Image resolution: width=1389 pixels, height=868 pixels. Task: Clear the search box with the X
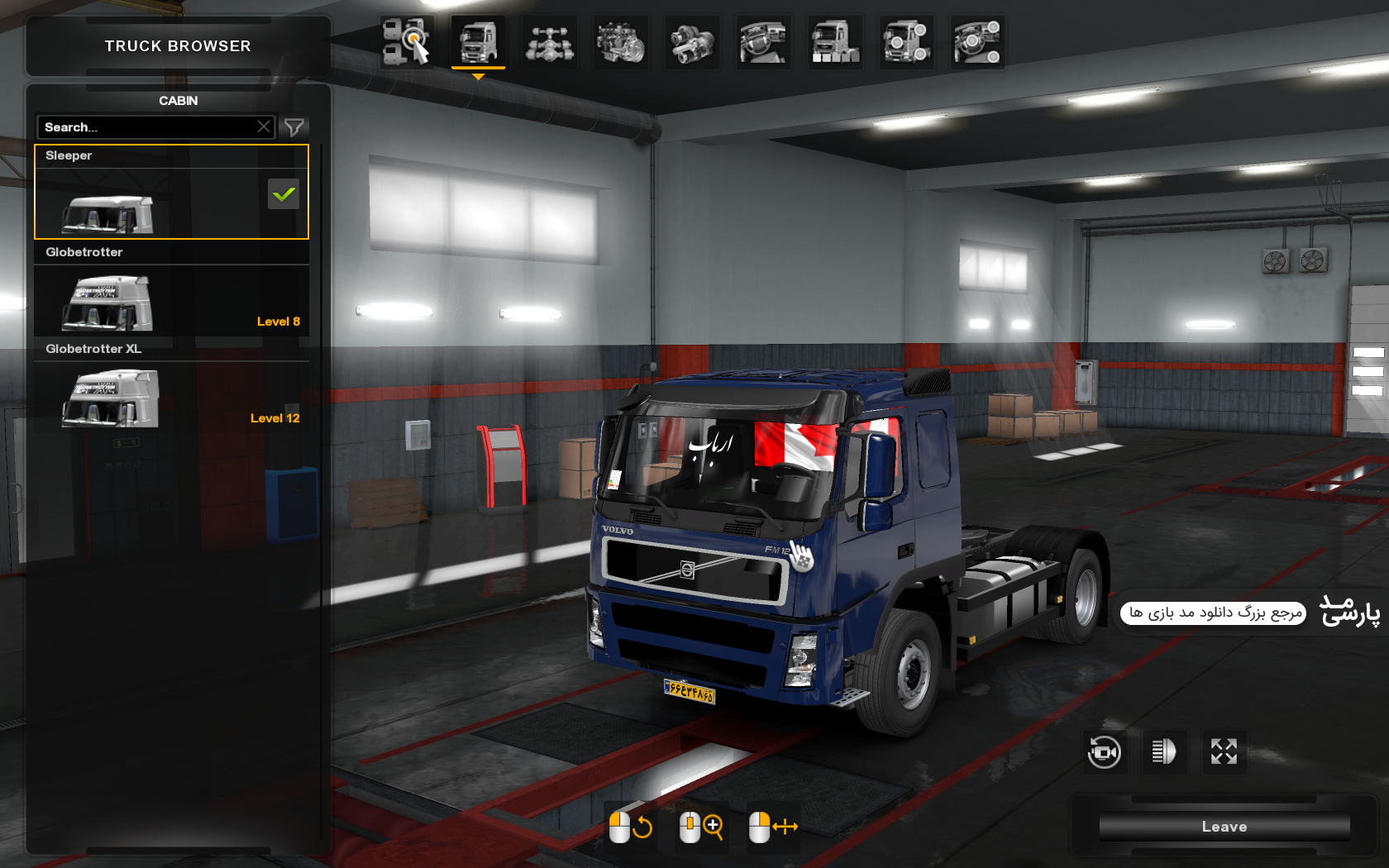264,127
